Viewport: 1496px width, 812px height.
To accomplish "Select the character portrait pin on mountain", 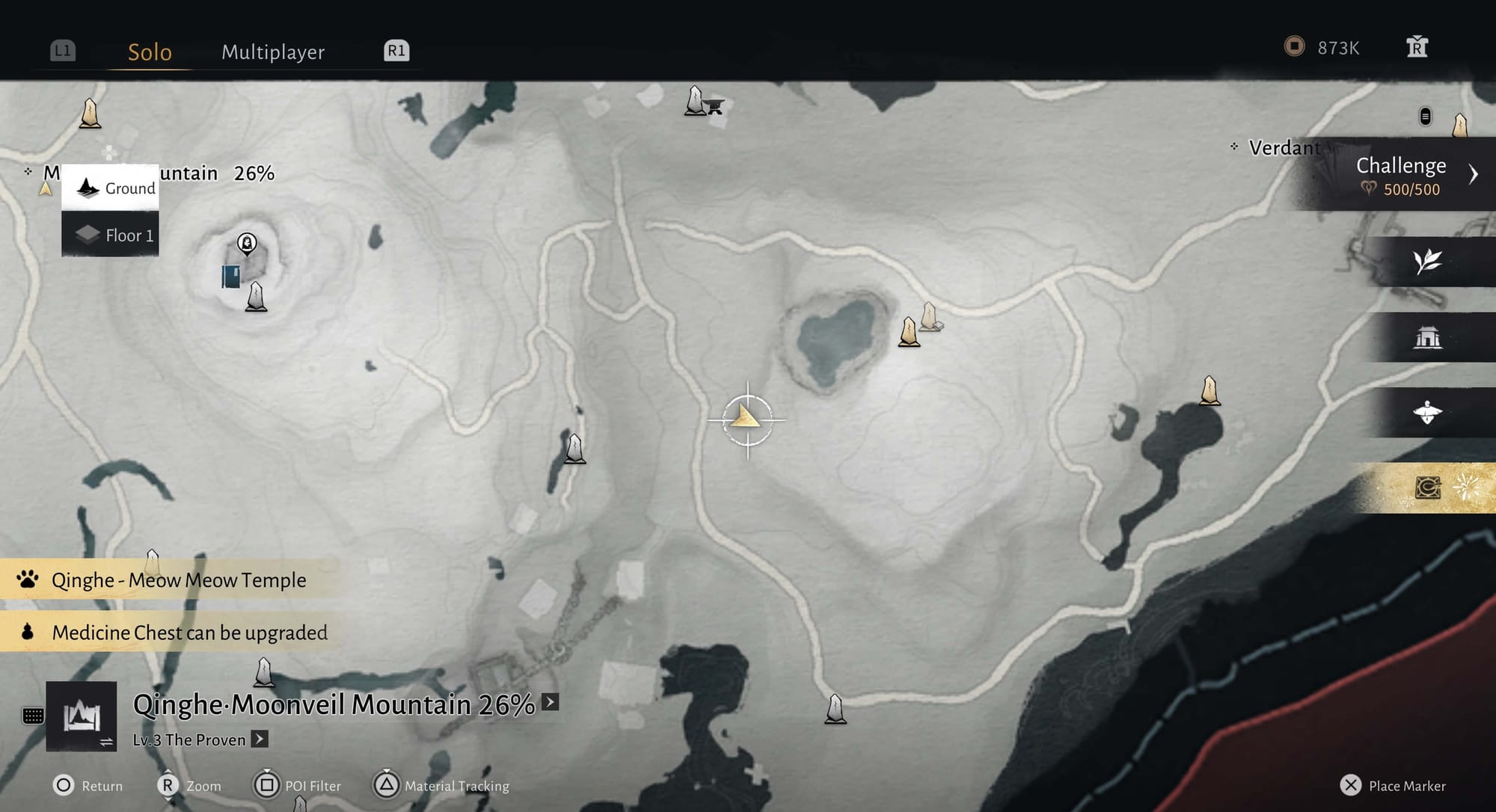I will (x=247, y=243).
